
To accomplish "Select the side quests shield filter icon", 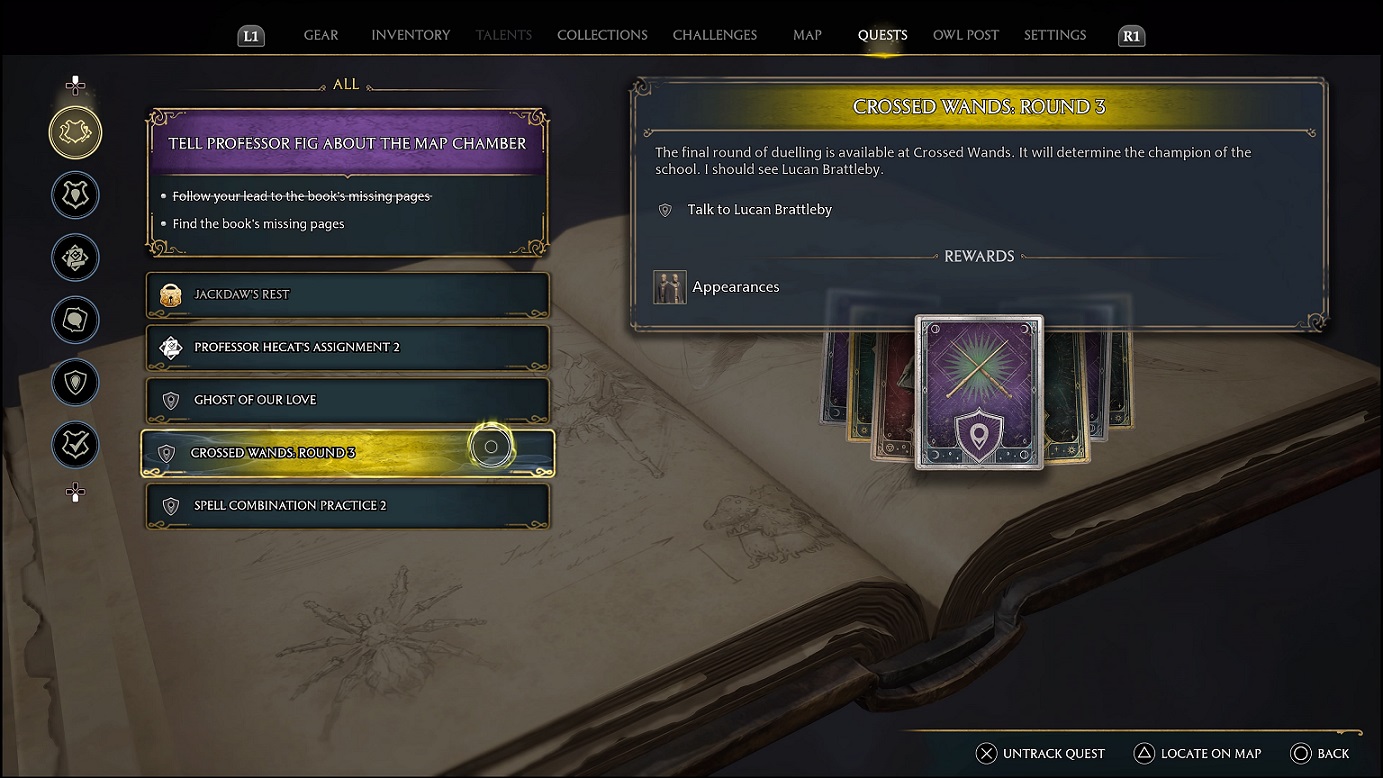I will [x=75, y=195].
